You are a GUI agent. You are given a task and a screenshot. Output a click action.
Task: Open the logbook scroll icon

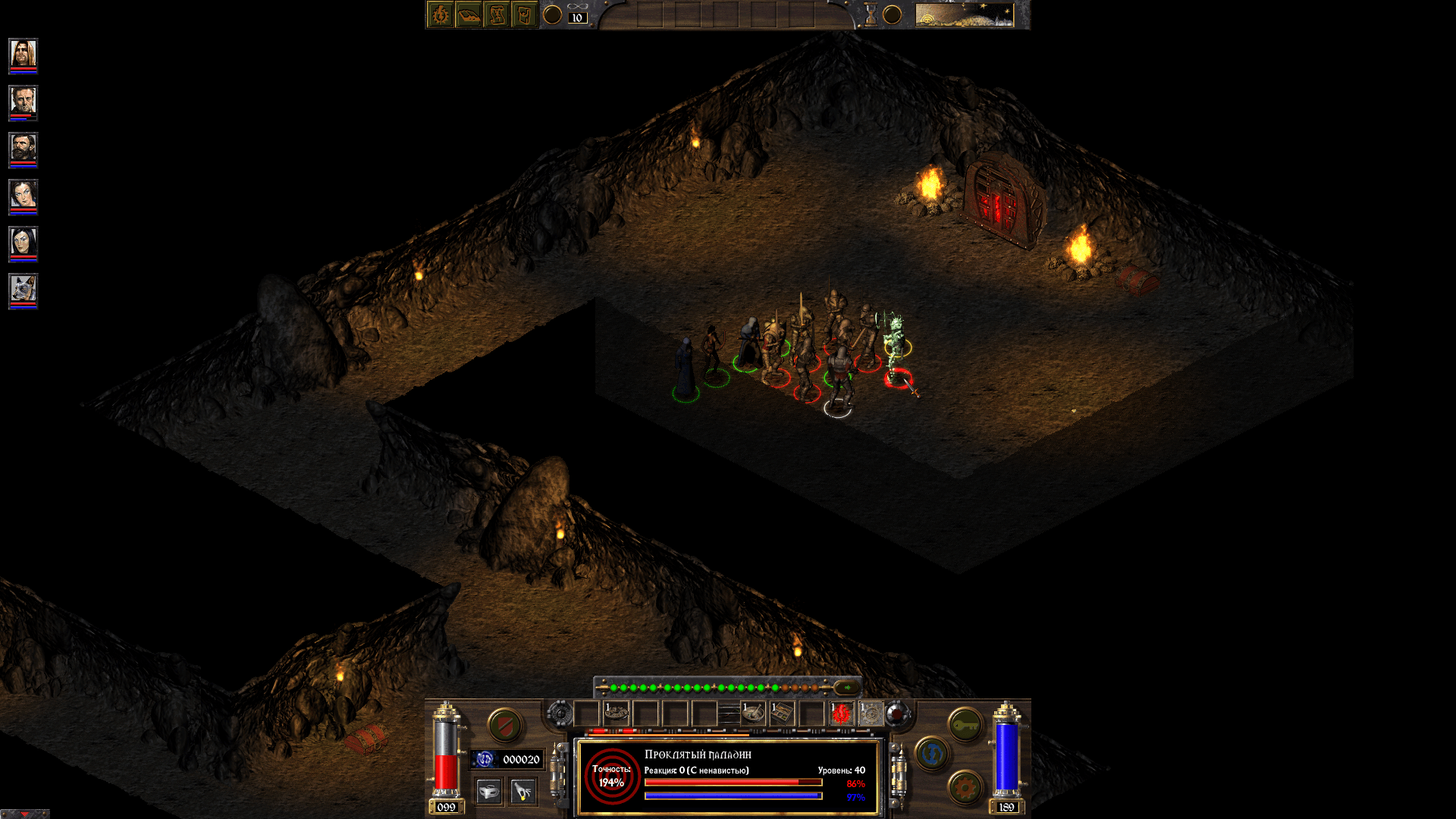tap(497, 13)
